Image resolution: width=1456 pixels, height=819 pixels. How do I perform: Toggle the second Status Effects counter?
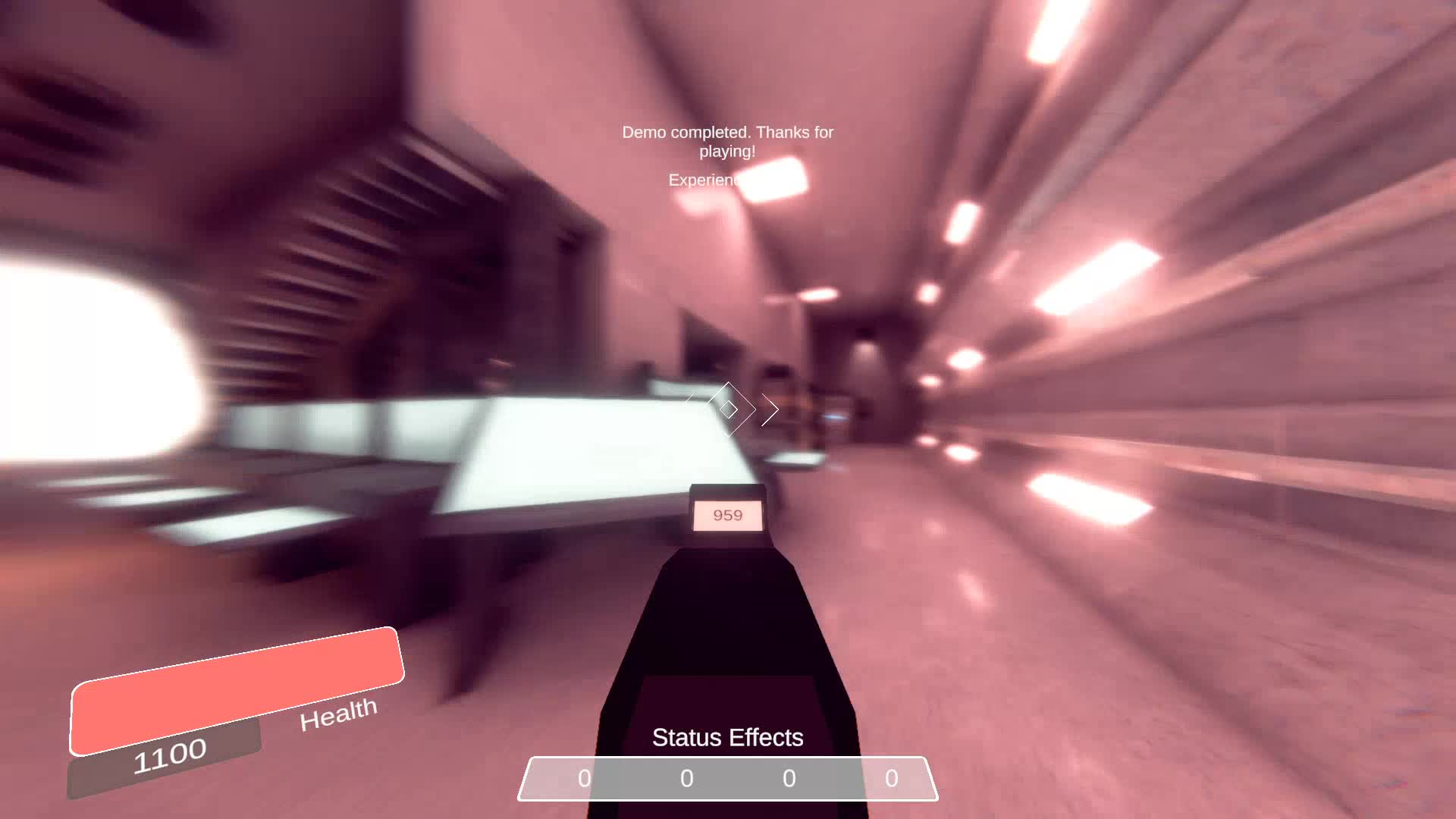point(686,778)
